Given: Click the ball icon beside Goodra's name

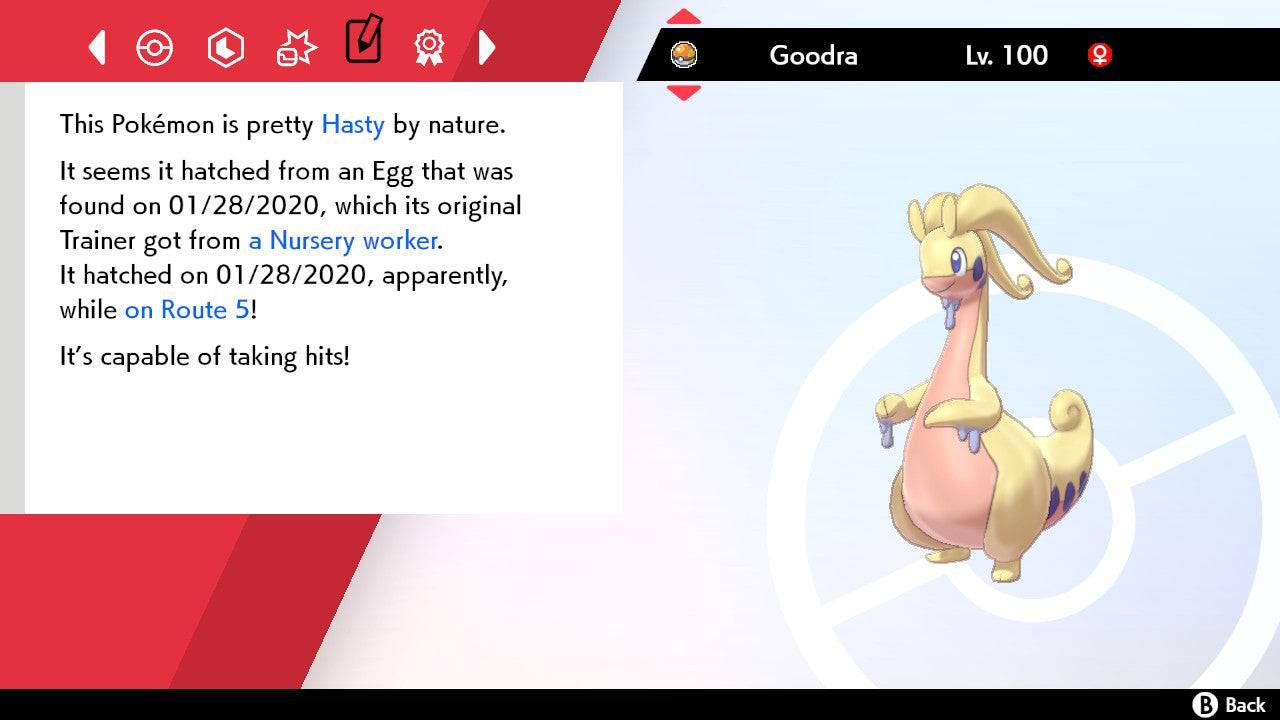Looking at the screenshot, I should [x=684, y=55].
